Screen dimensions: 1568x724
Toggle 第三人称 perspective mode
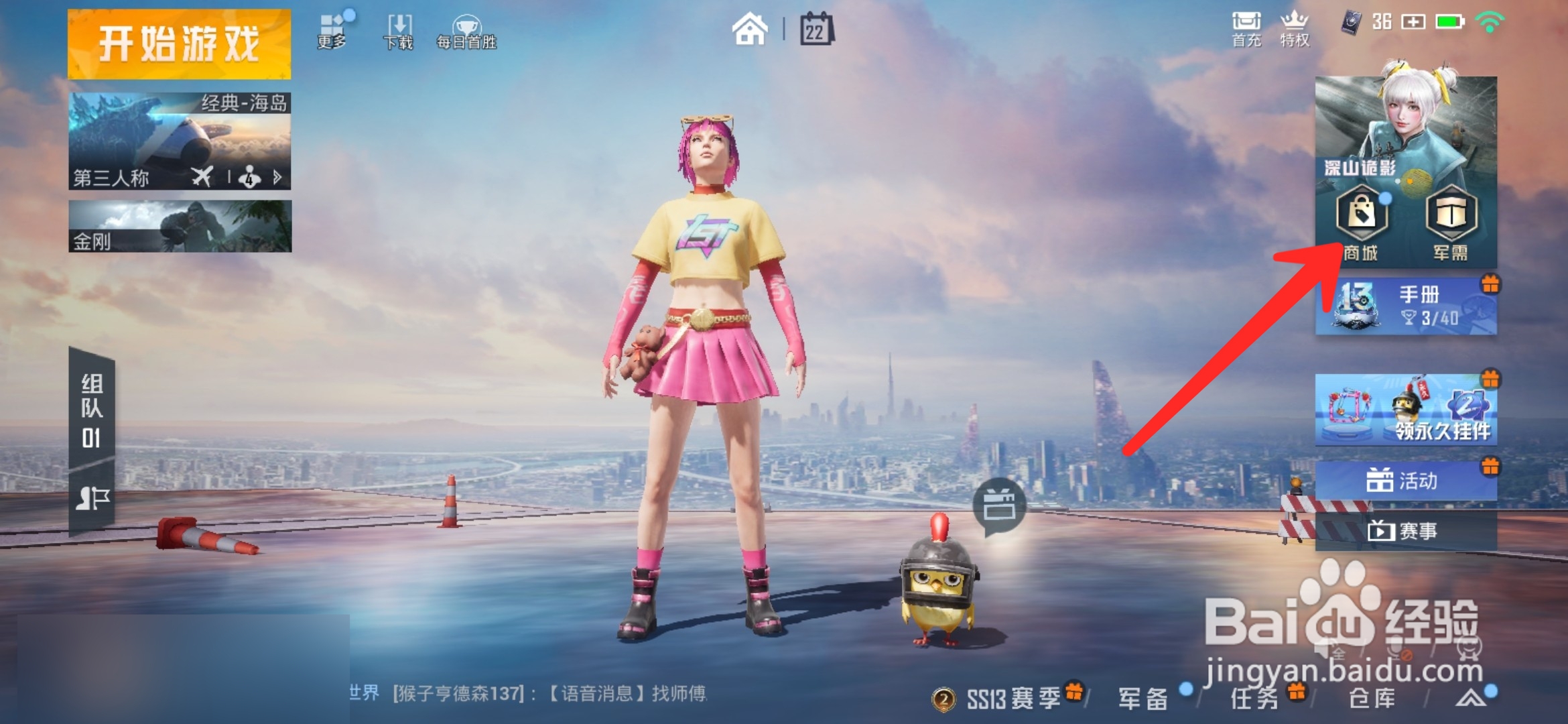coord(111,178)
